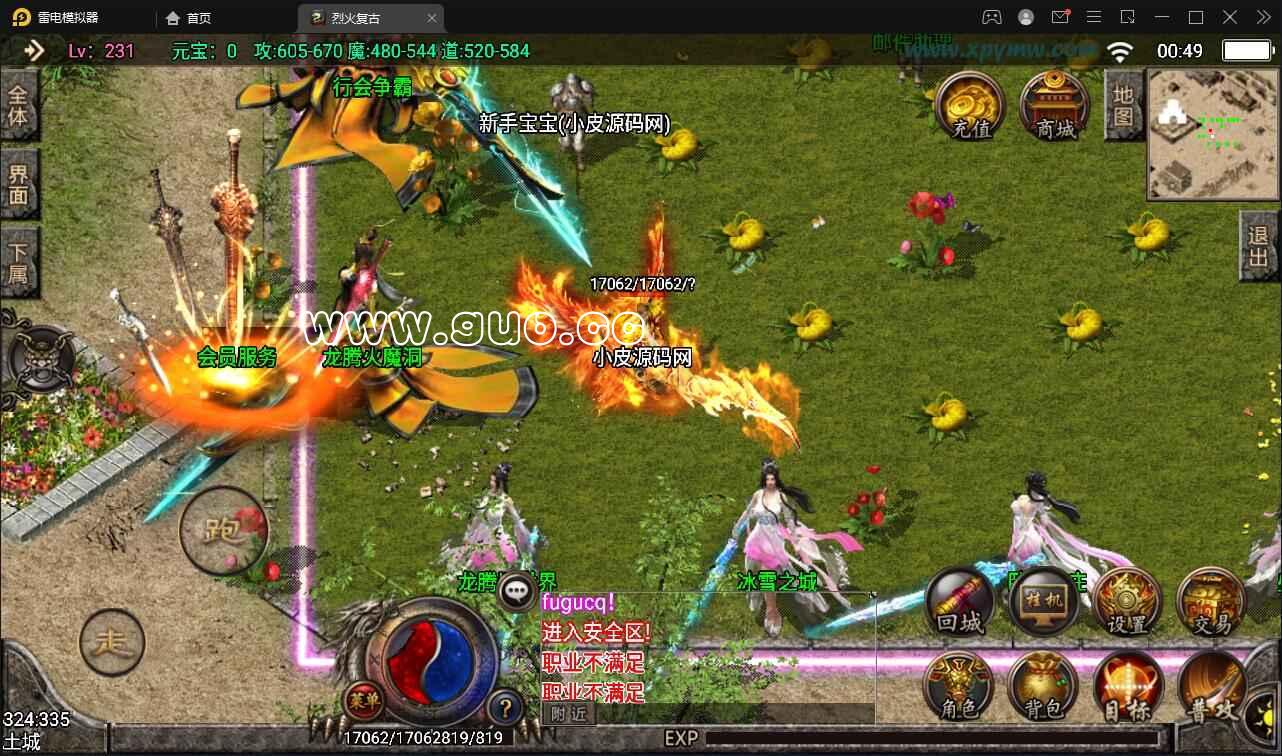Image resolution: width=1282 pixels, height=756 pixels.
Task: Click the 退出 exit button
Action: pyautogui.click(x=1259, y=251)
